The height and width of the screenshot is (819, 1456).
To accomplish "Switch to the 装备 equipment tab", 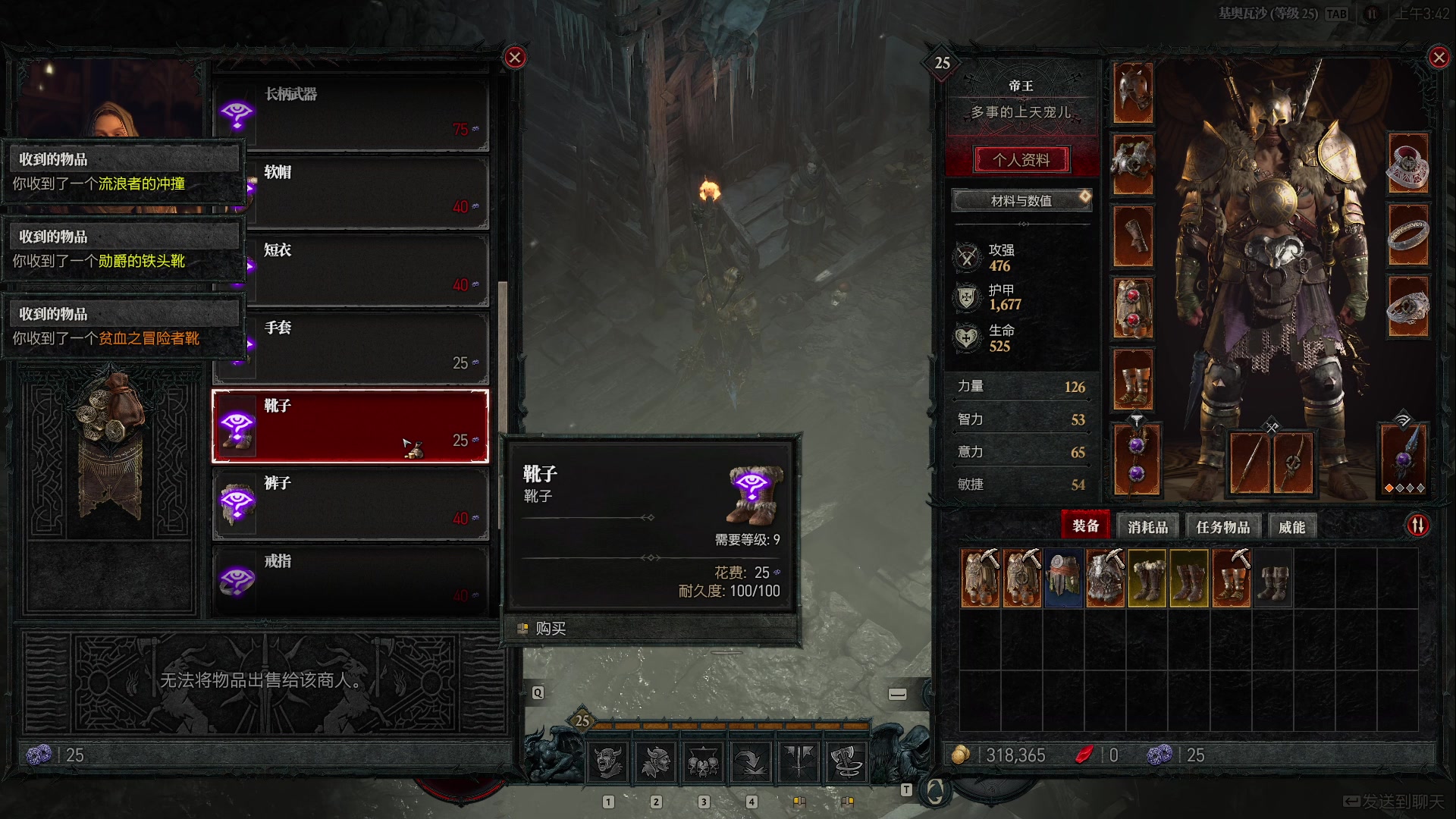I will point(1085,526).
